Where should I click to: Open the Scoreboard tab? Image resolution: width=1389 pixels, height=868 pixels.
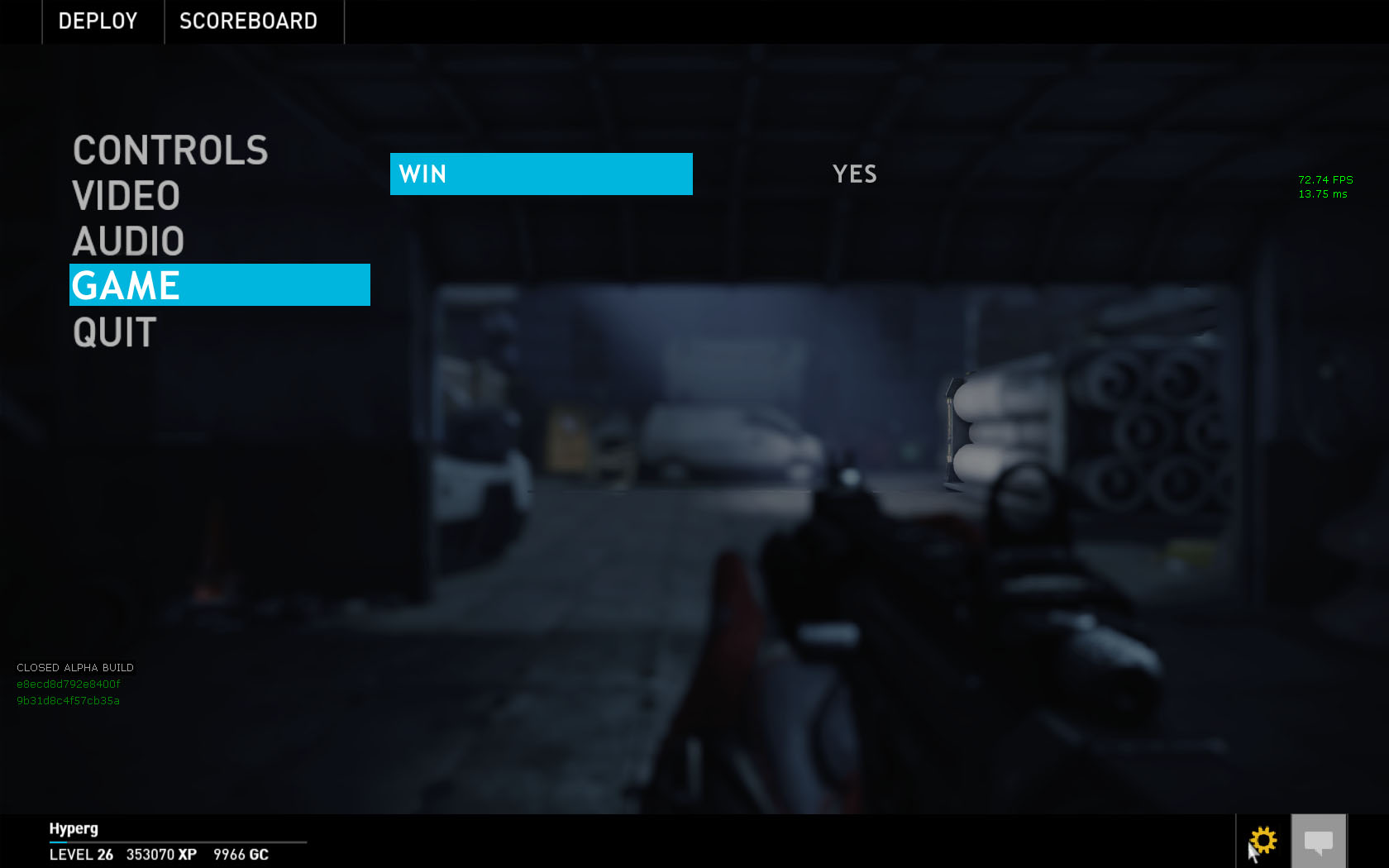[249, 21]
